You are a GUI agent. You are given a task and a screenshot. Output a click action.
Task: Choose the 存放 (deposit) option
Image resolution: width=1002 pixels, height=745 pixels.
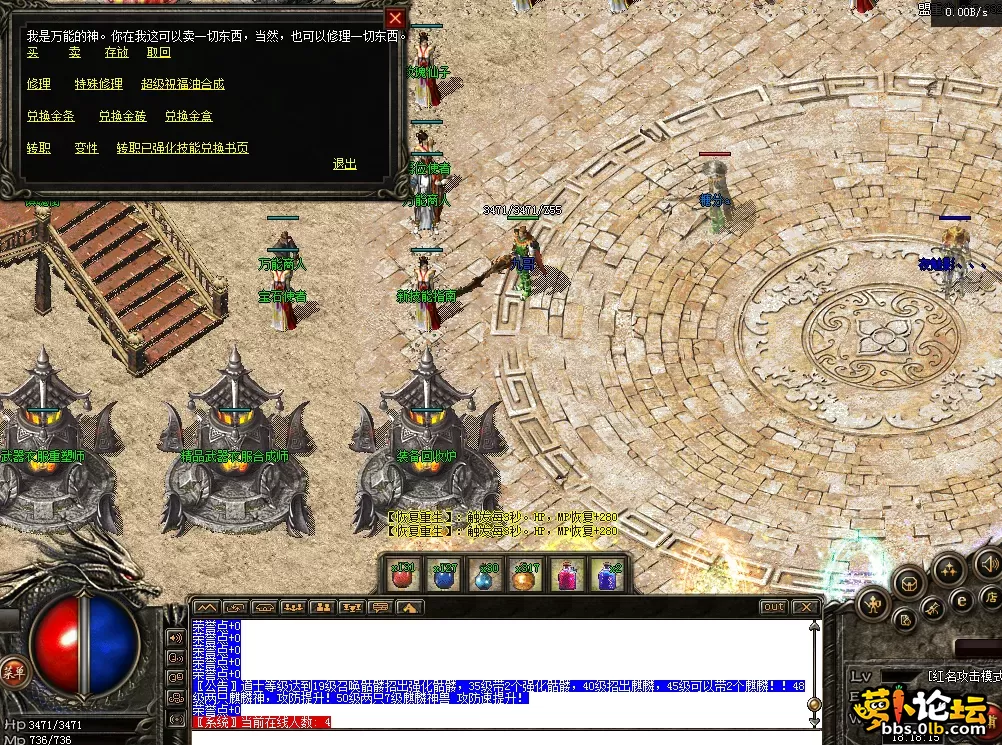click(117, 52)
